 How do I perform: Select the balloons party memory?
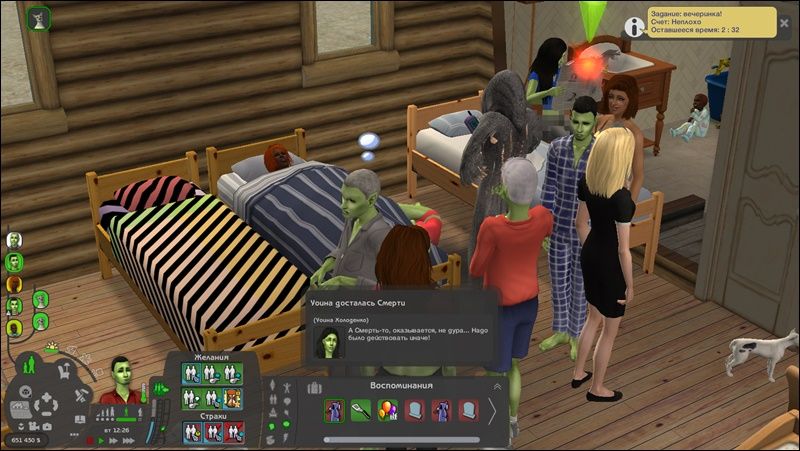[x=388, y=410]
